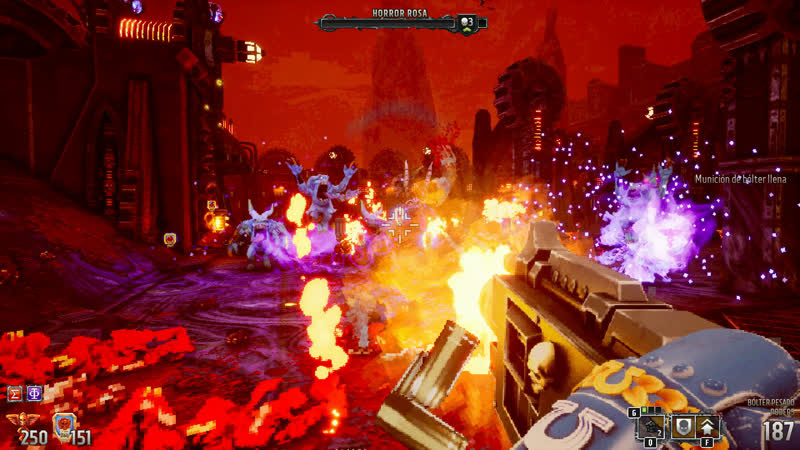Select the purple Phi status icon
The width and height of the screenshot is (800, 450).
click(34, 393)
